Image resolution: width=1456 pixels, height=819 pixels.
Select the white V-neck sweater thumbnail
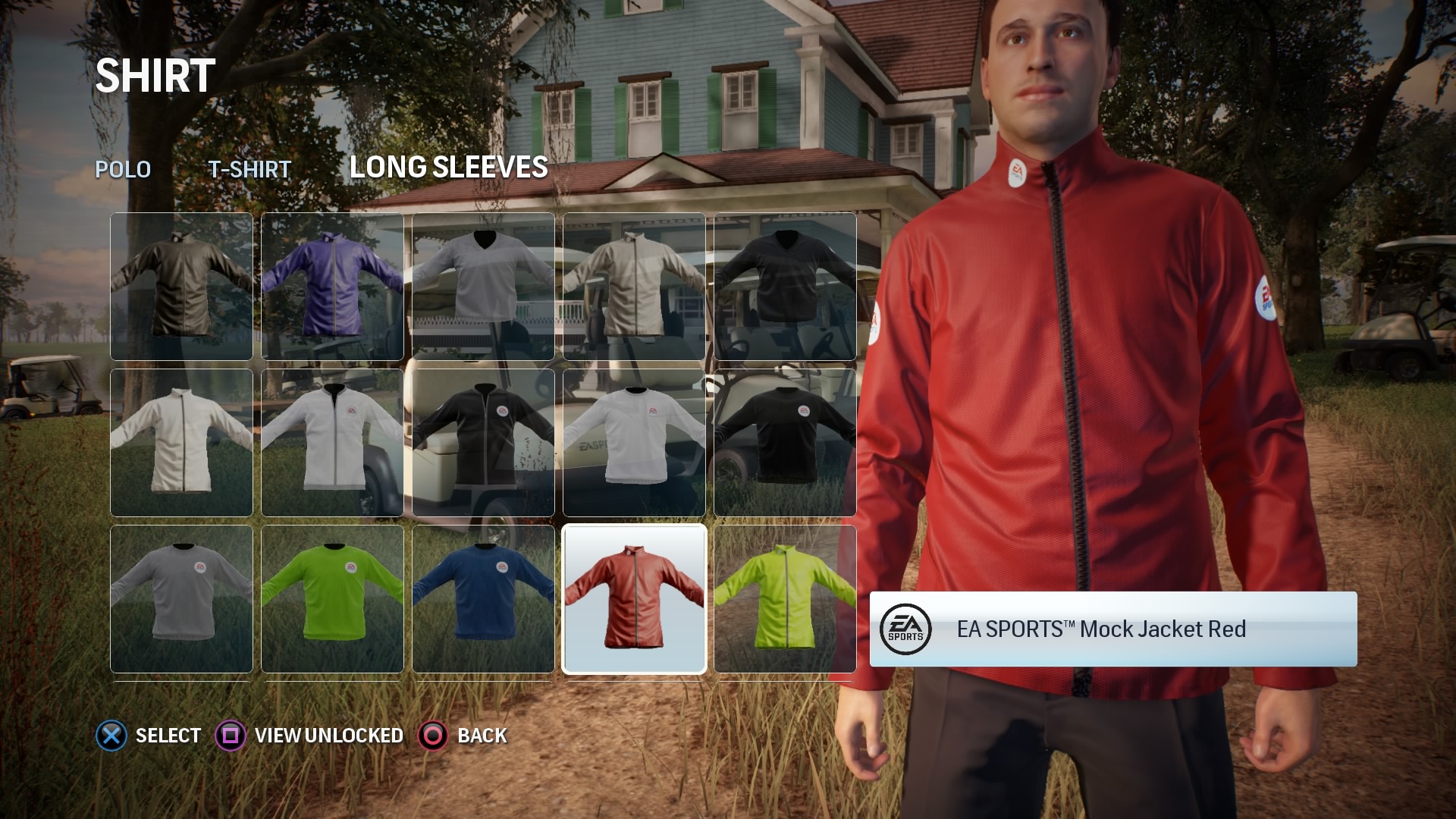tap(483, 287)
